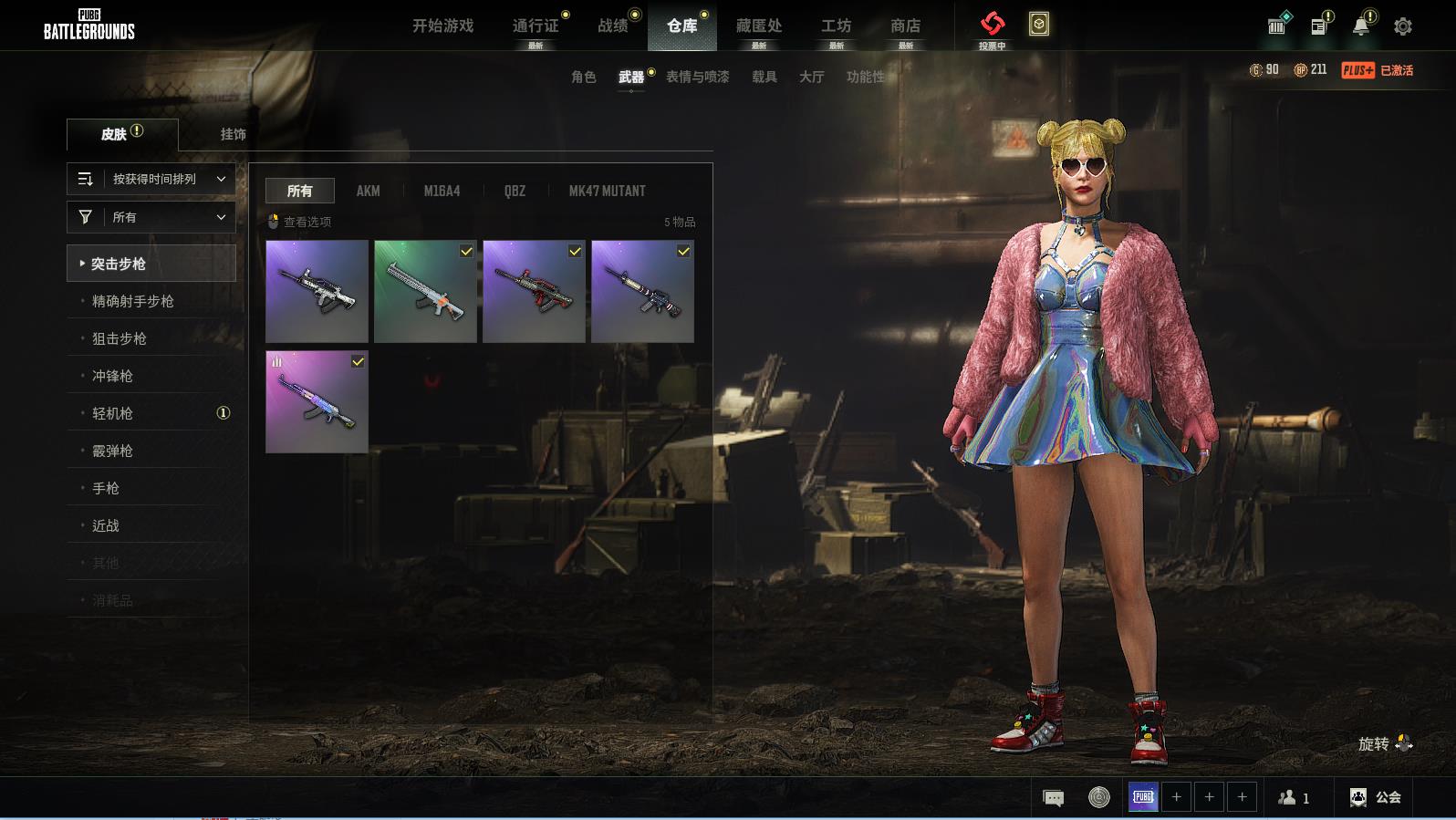Screen dimensions: 1456x820
Task: Open the settings gear icon
Action: click(x=1403, y=26)
